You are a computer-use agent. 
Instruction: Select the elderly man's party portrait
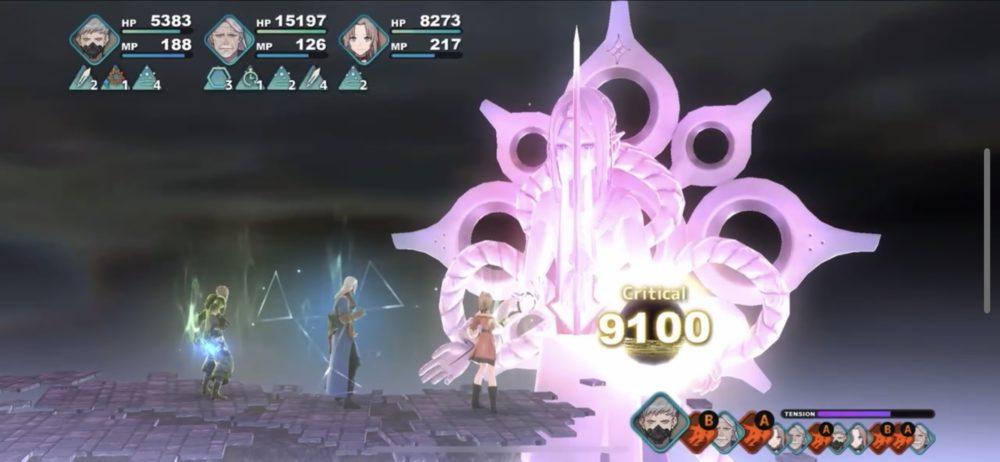coord(228,39)
